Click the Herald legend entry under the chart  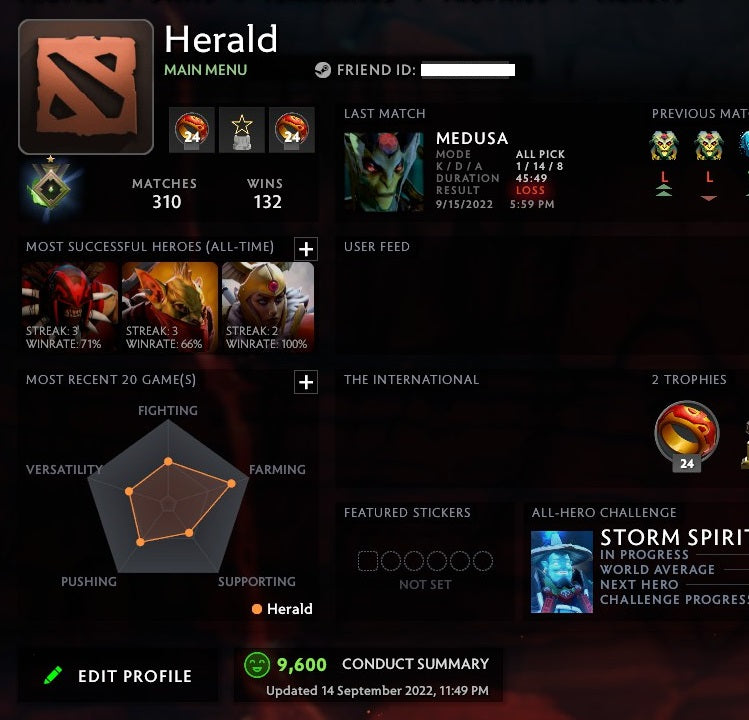[283, 609]
